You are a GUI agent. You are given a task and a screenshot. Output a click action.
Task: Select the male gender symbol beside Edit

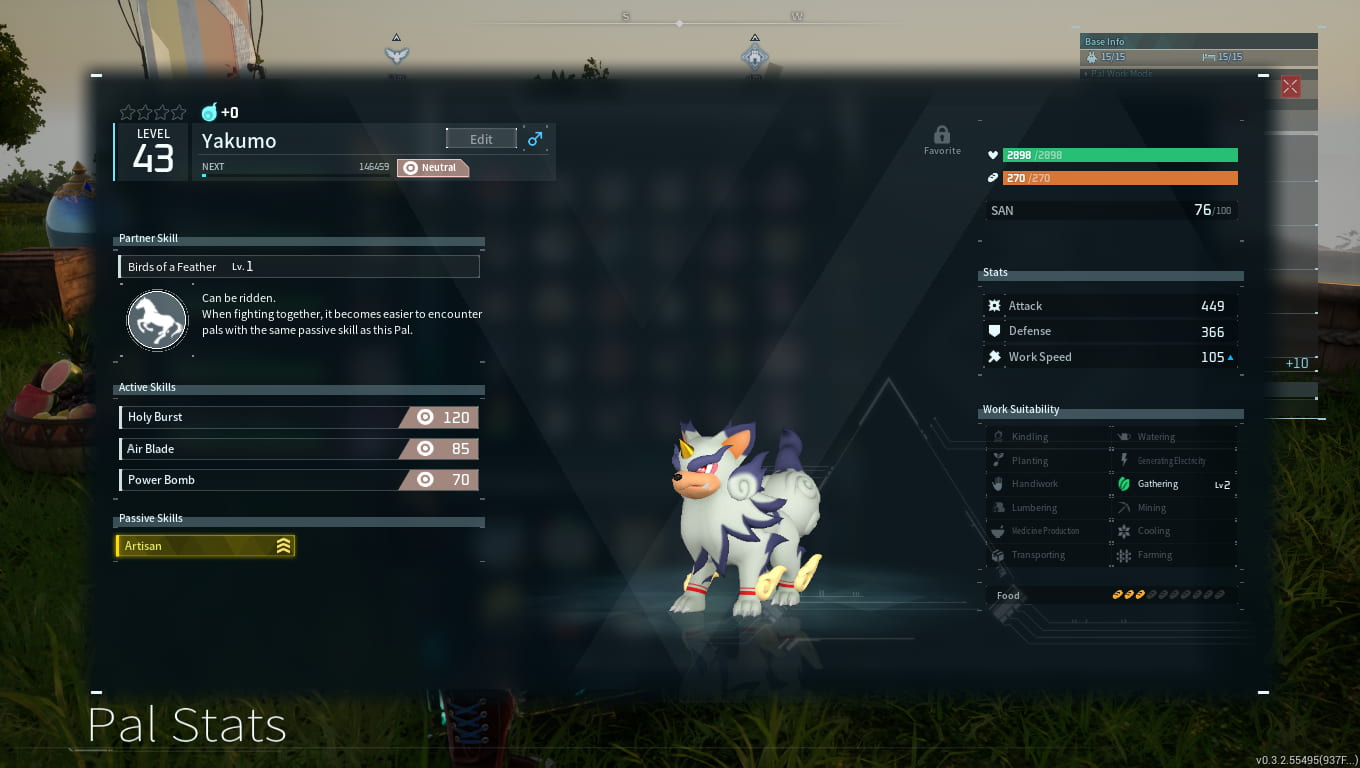point(535,139)
